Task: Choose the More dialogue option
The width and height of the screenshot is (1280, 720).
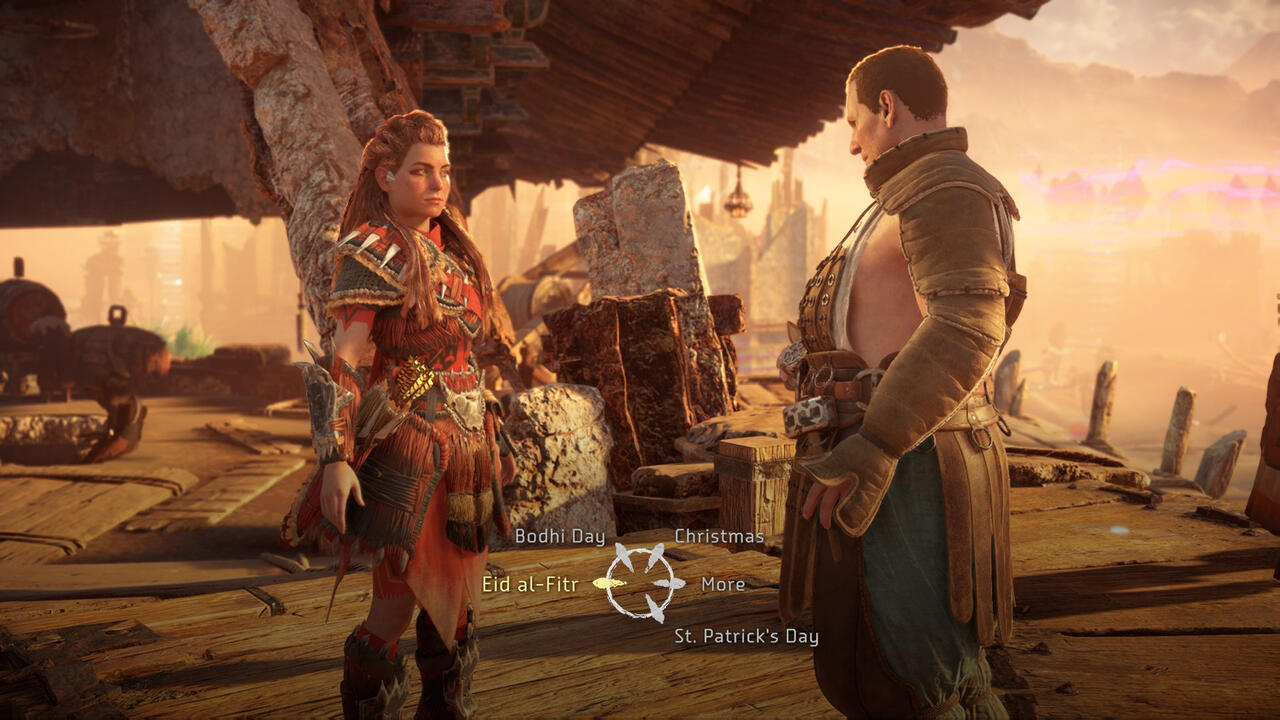Action: (723, 585)
